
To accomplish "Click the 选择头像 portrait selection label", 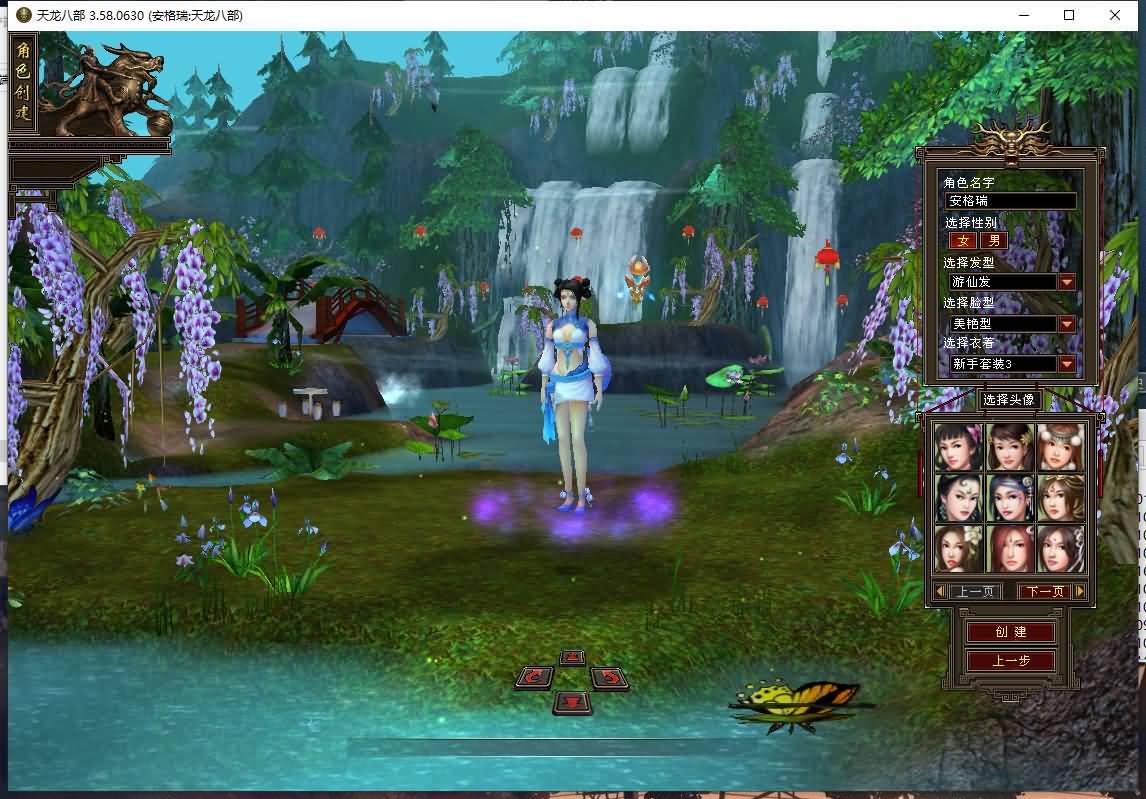I will pyautogui.click(x=1008, y=400).
